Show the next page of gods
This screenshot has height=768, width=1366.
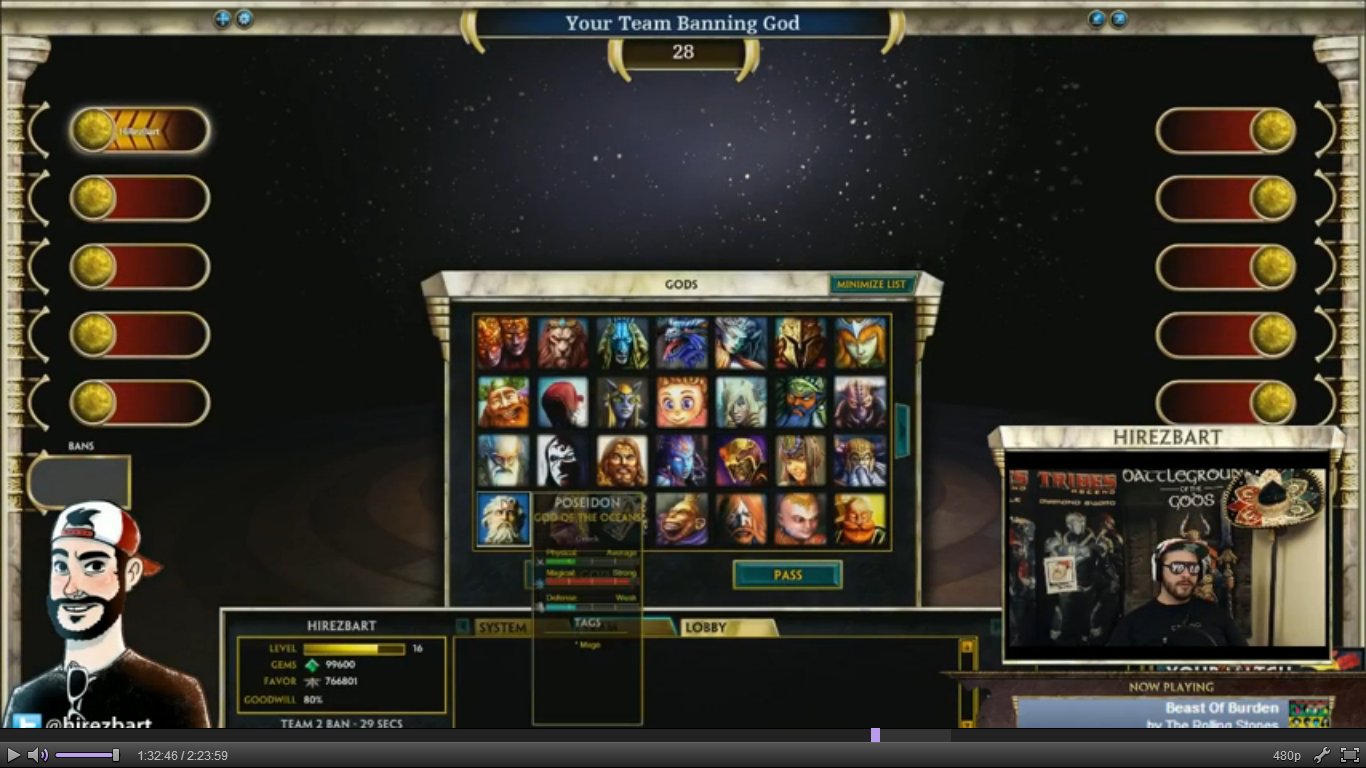(902, 430)
